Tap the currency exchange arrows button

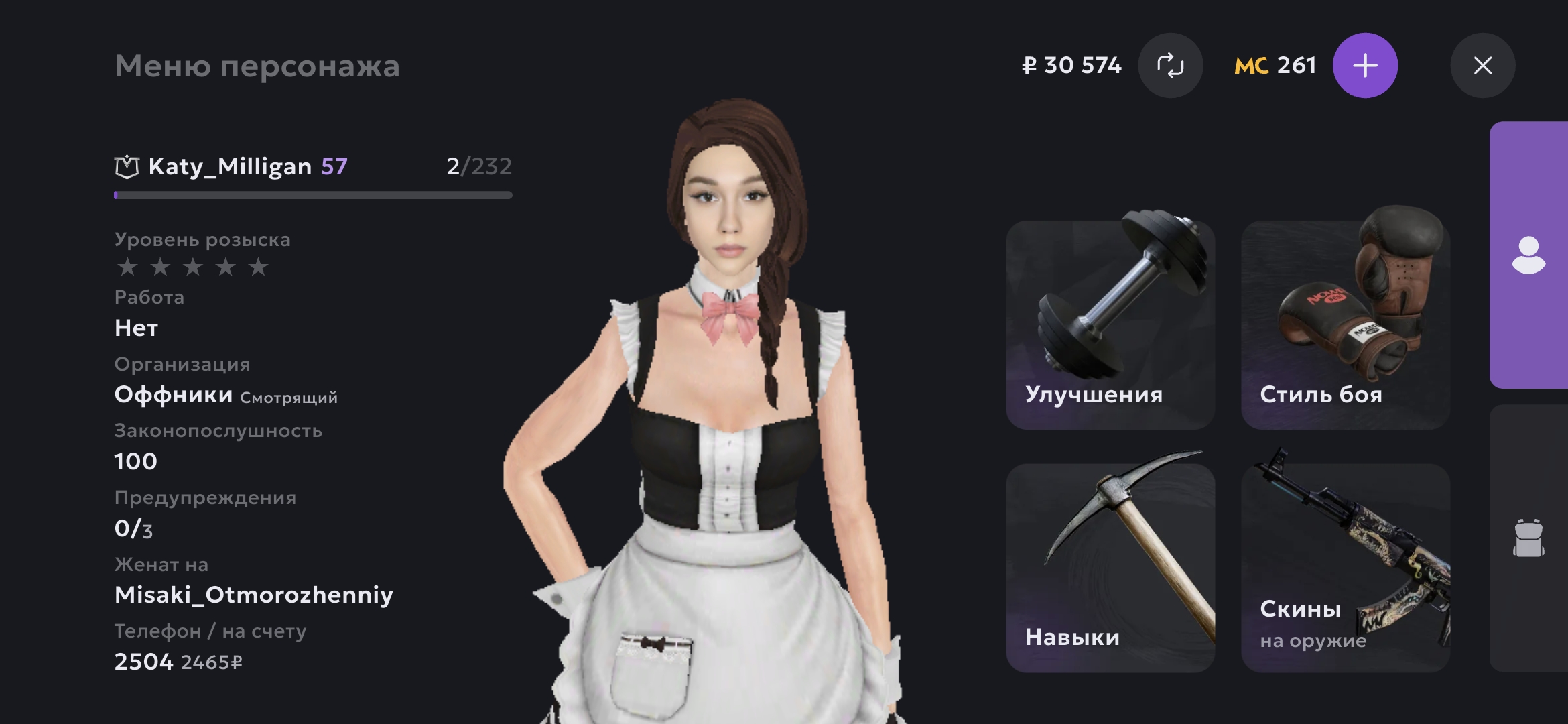coord(1170,66)
